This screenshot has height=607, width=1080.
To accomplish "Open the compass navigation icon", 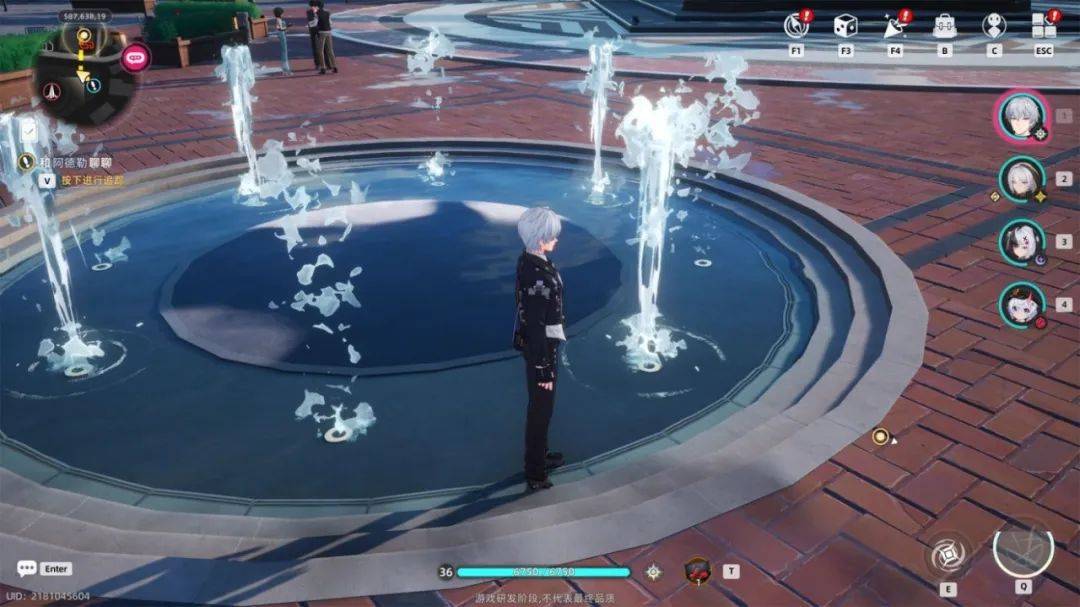I will (x=796, y=26).
